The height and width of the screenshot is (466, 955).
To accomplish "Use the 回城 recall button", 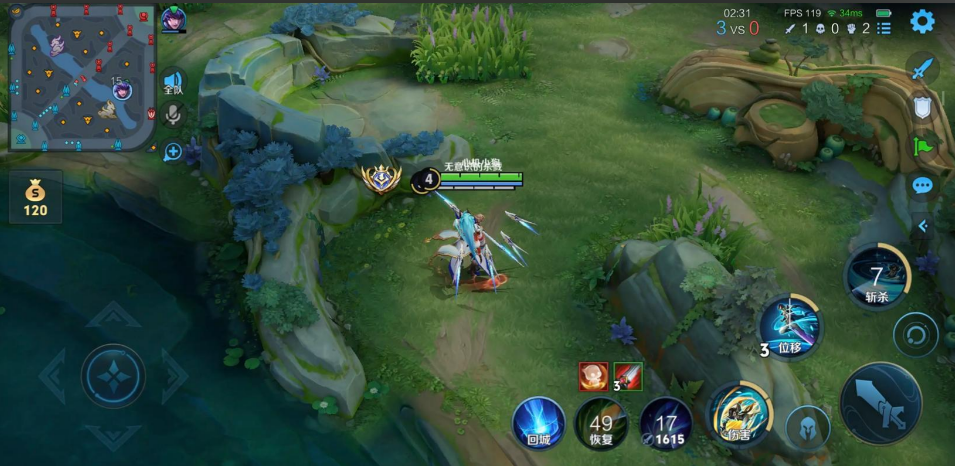I will [538, 421].
